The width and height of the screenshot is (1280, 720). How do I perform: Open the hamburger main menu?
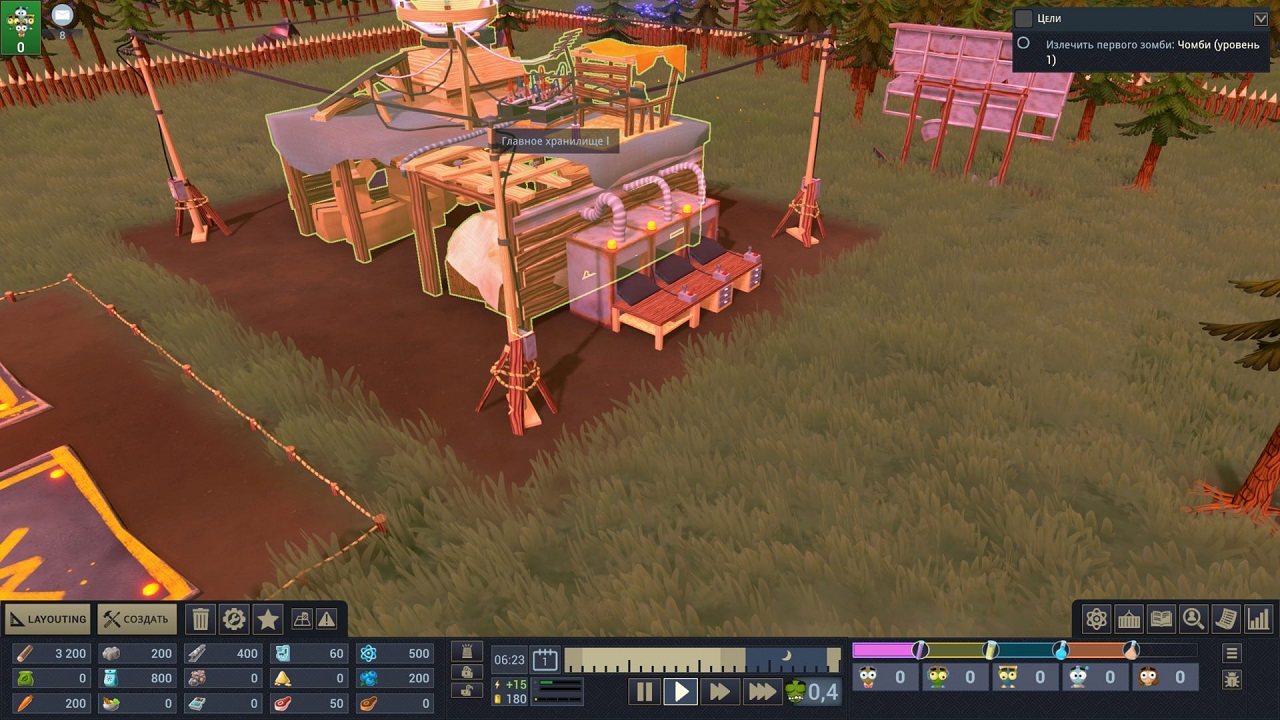pos(1232,653)
